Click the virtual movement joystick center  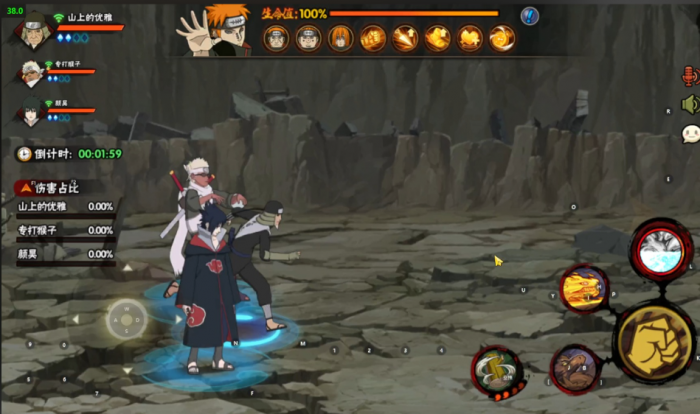127,319
